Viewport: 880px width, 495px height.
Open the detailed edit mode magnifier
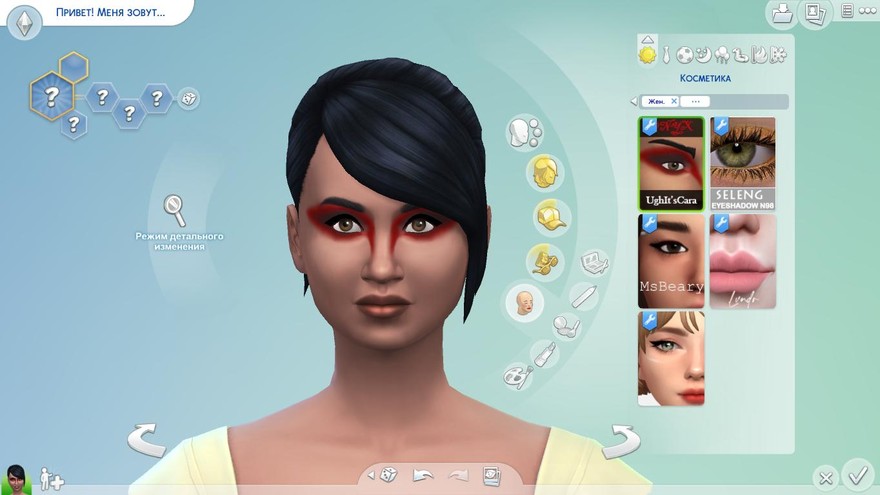175,209
